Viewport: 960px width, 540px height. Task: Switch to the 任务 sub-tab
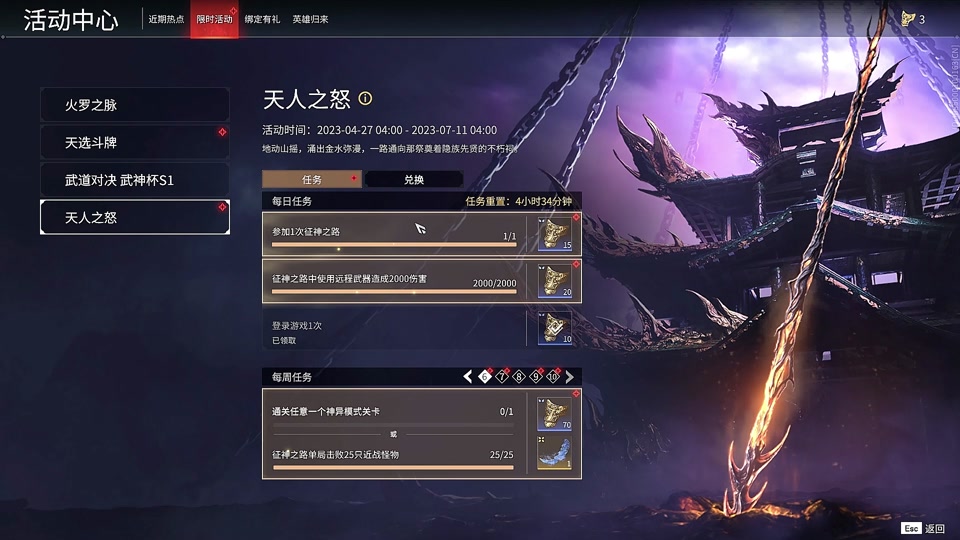[x=312, y=179]
